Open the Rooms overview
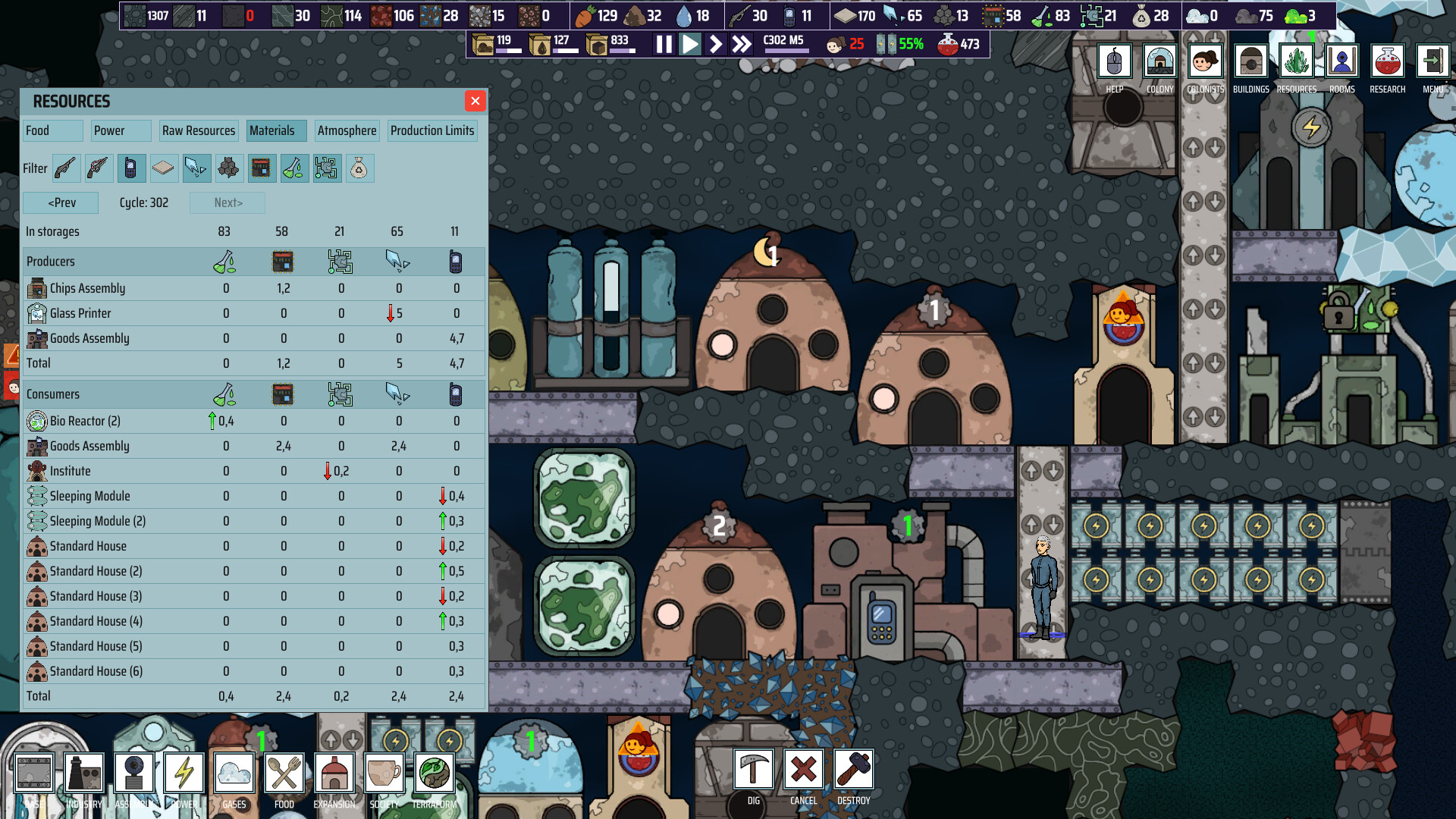The height and width of the screenshot is (819, 1456). pyautogui.click(x=1342, y=62)
